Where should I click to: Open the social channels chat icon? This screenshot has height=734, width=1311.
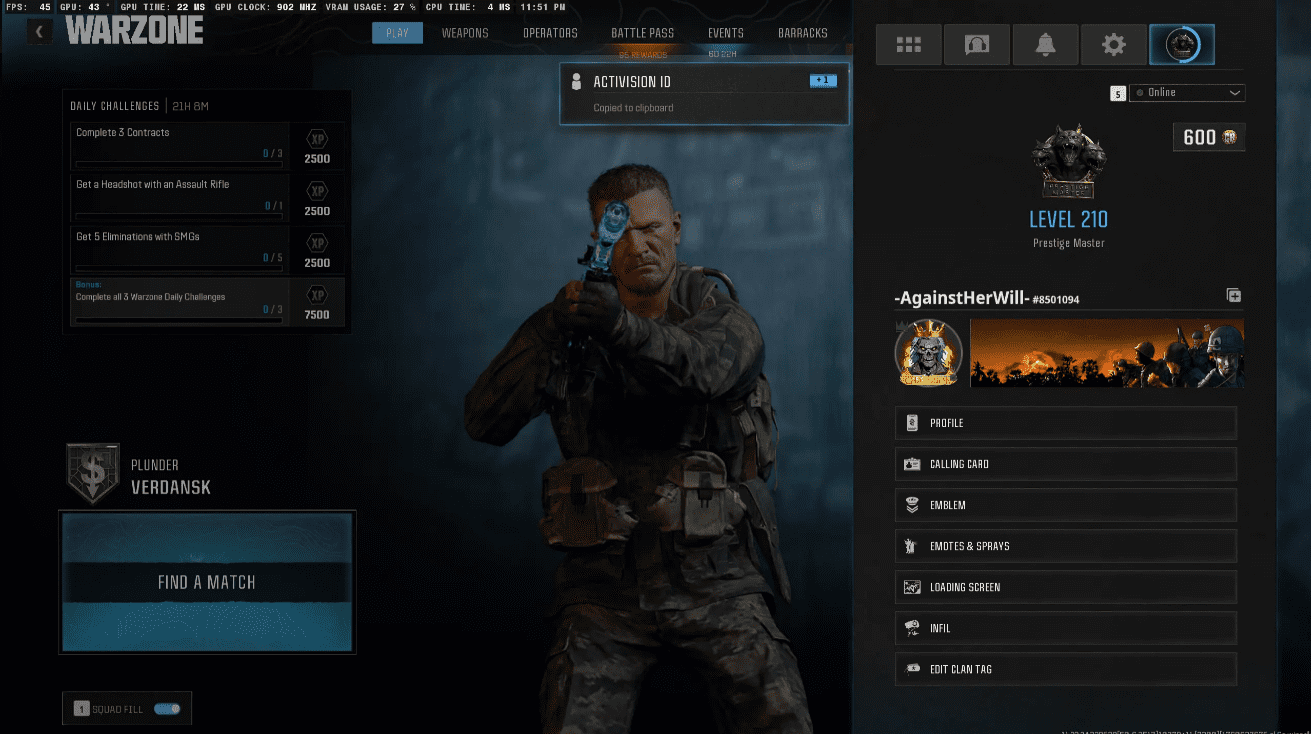pyautogui.click(x=976, y=44)
